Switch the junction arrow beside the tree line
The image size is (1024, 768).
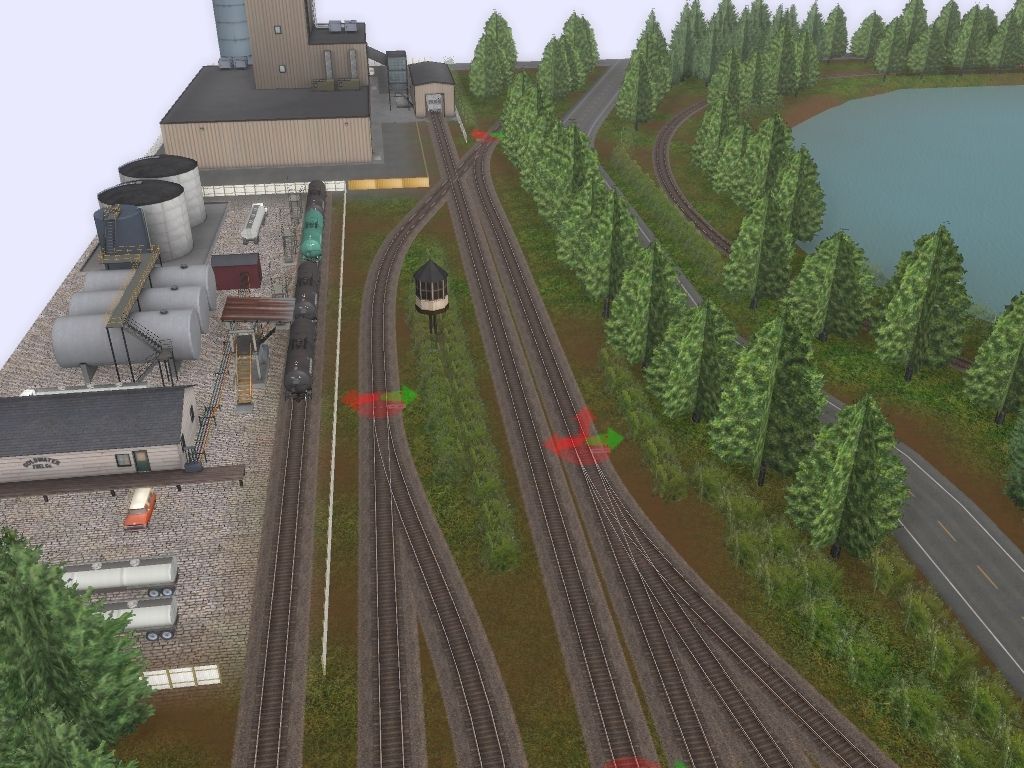pyautogui.click(x=584, y=441)
